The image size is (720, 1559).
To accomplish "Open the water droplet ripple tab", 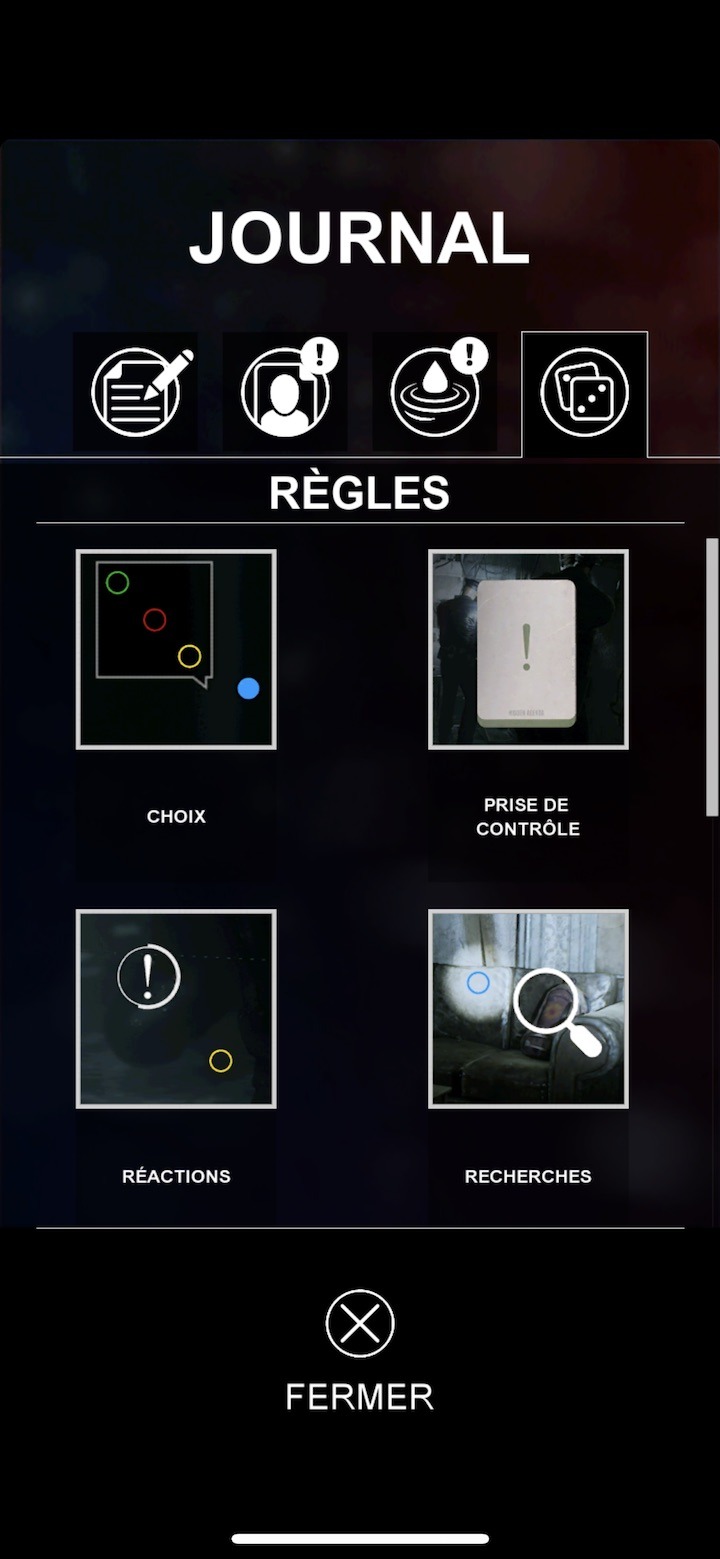I will tap(435, 392).
